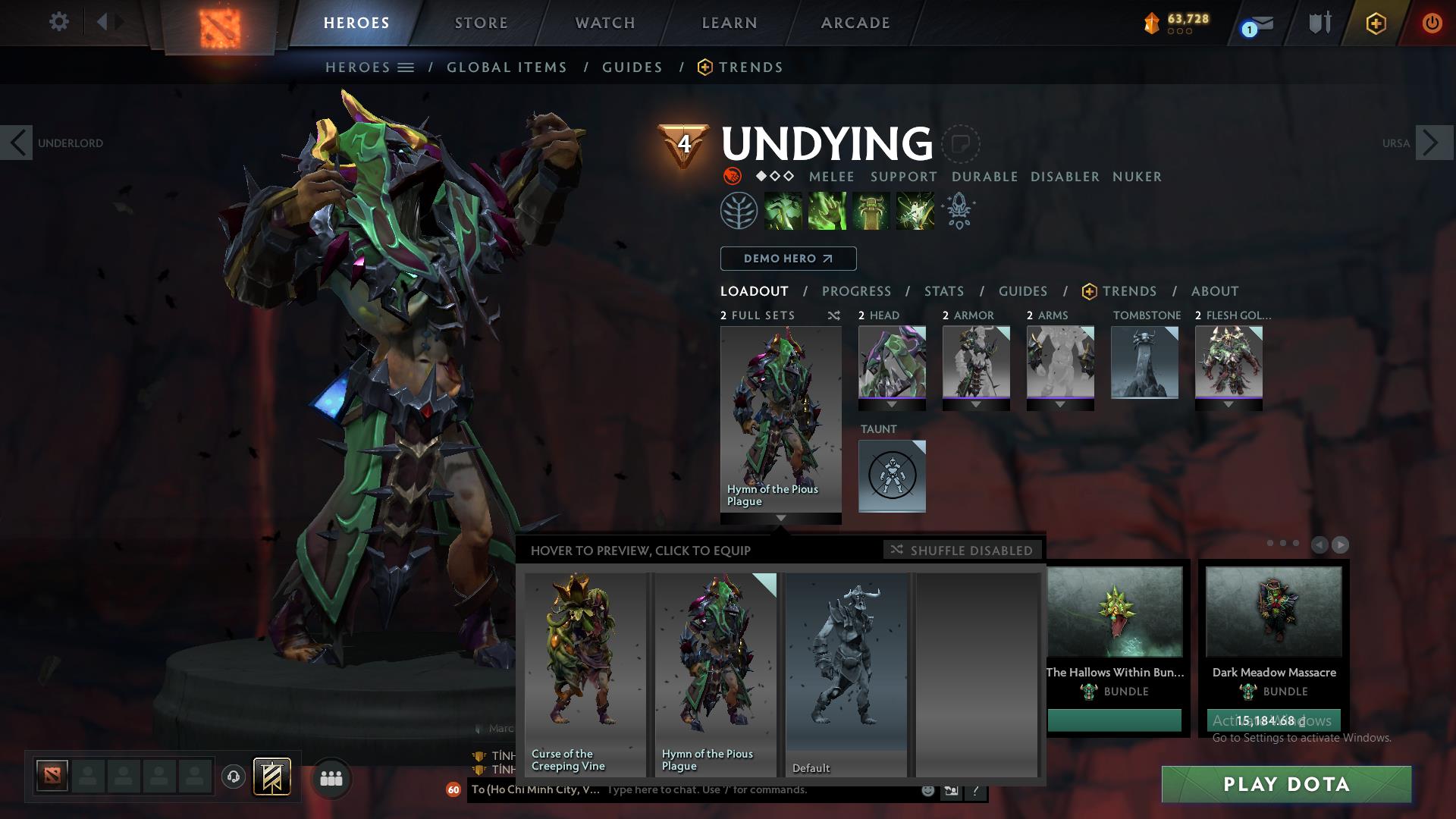Click the Demo Hero button

pyautogui.click(x=788, y=258)
